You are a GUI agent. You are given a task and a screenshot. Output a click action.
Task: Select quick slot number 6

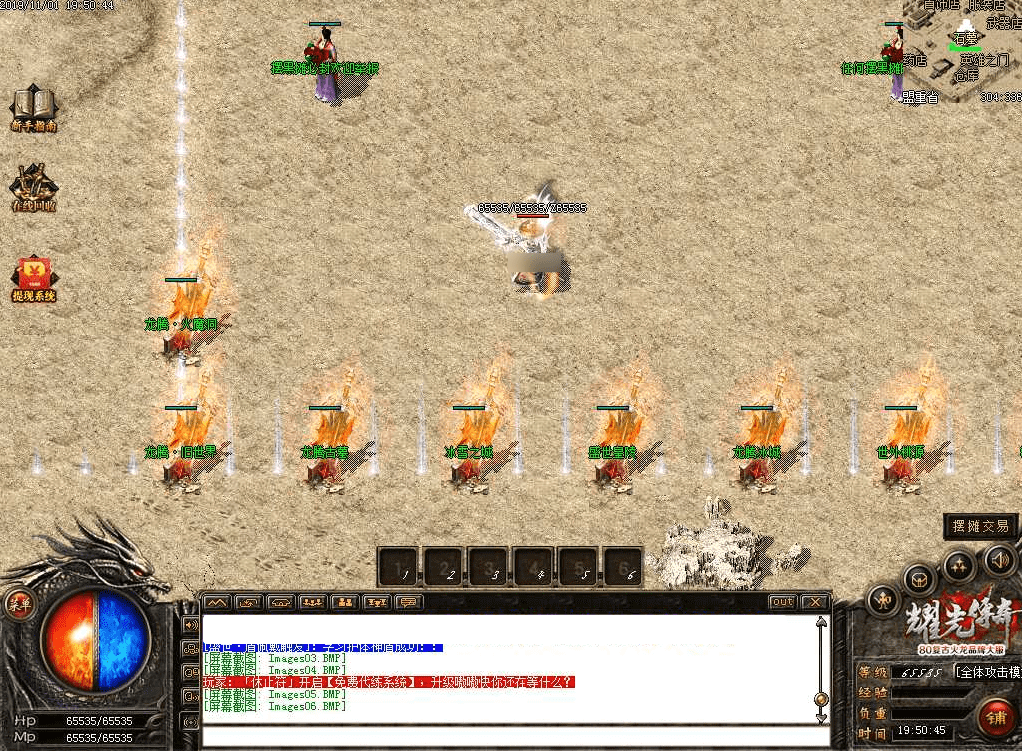625,567
